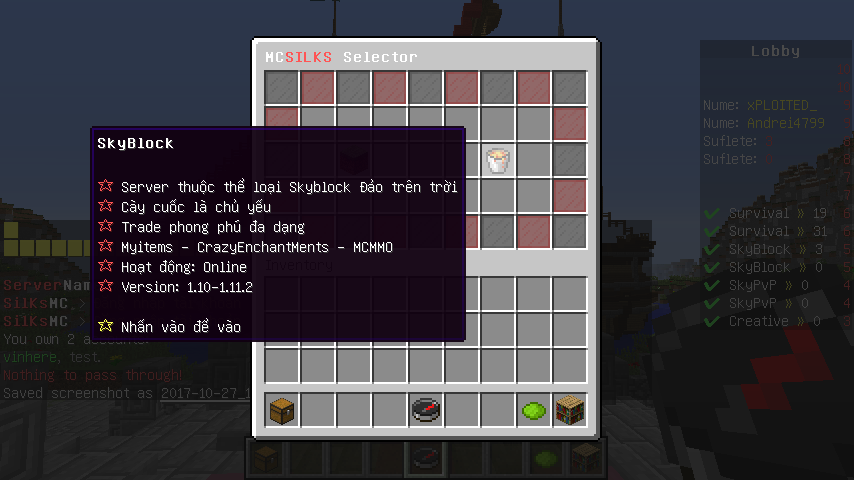This screenshot has width=854, height=480.
Task: Select the compass in the hotbar
Action: point(426,409)
